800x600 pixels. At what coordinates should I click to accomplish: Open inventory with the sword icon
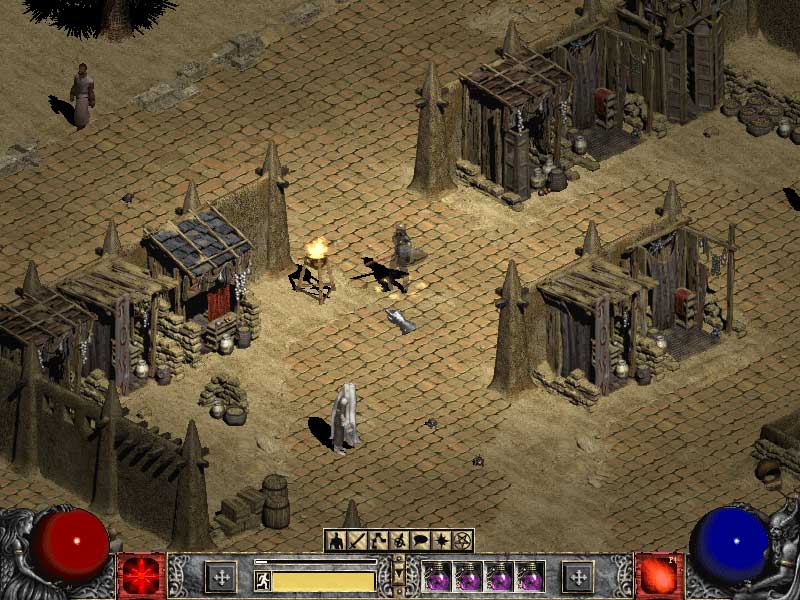[356, 541]
